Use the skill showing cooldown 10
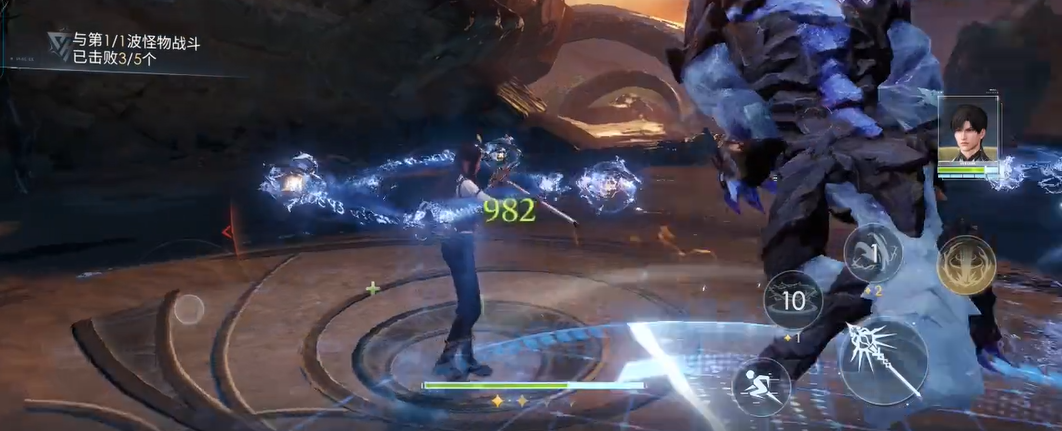This screenshot has height=431, width=1062. 793,299
